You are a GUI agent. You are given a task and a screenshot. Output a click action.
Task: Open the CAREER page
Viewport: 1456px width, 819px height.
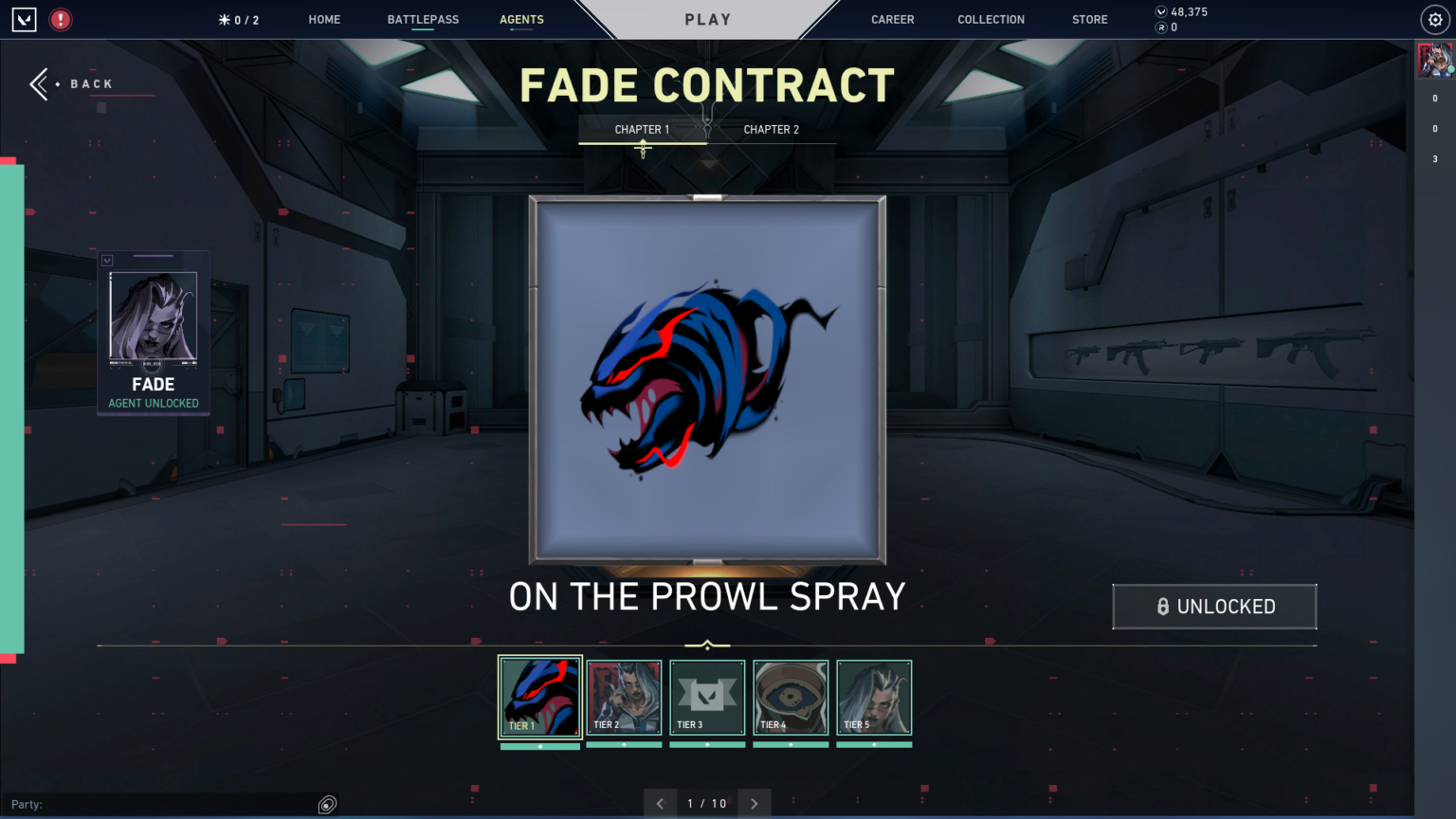[x=892, y=19]
